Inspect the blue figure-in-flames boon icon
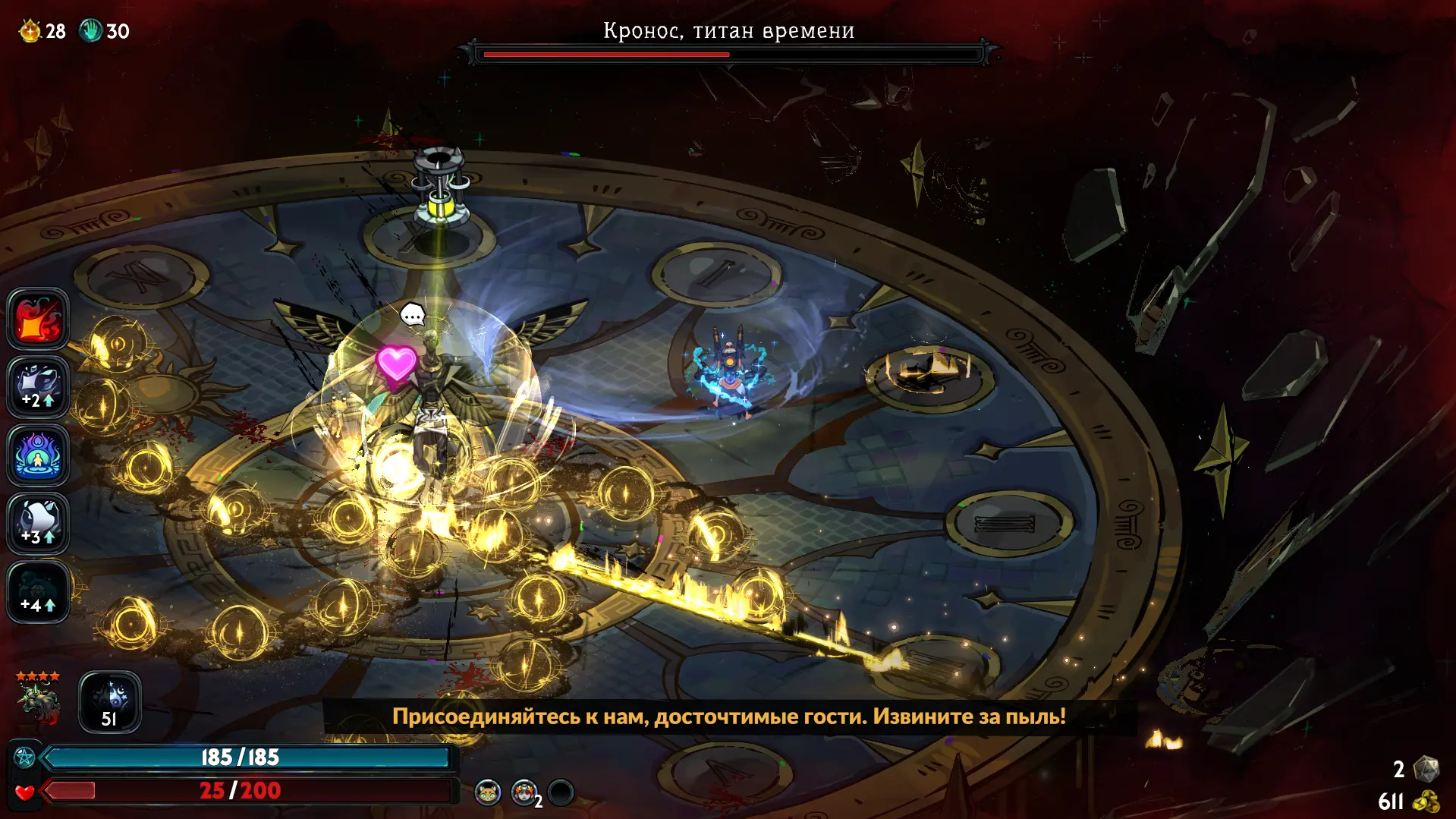The height and width of the screenshot is (819, 1456). click(x=38, y=455)
